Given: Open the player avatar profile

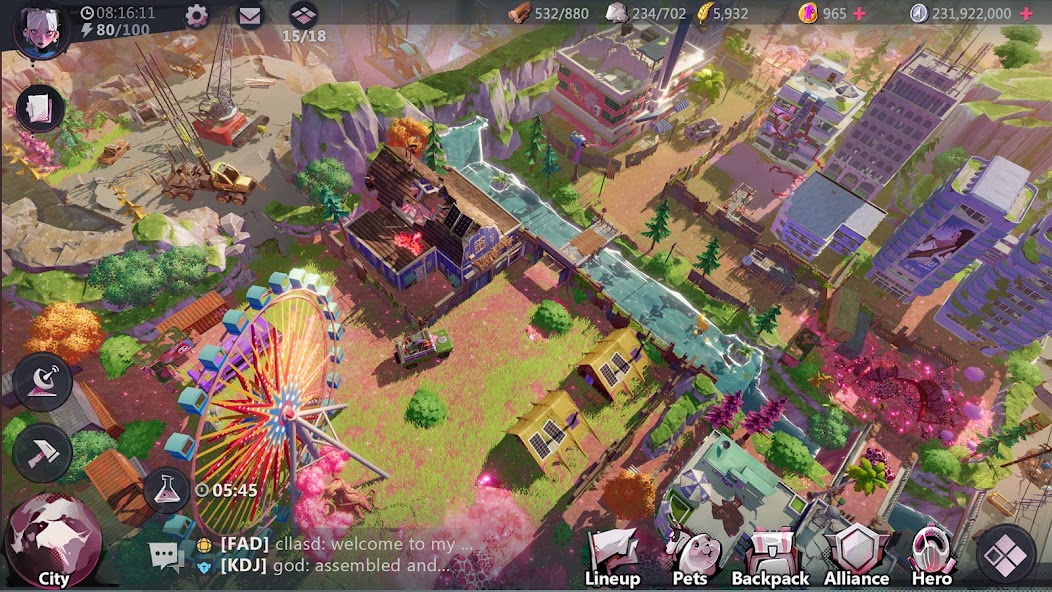Looking at the screenshot, I should pyautogui.click(x=40, y=27).
